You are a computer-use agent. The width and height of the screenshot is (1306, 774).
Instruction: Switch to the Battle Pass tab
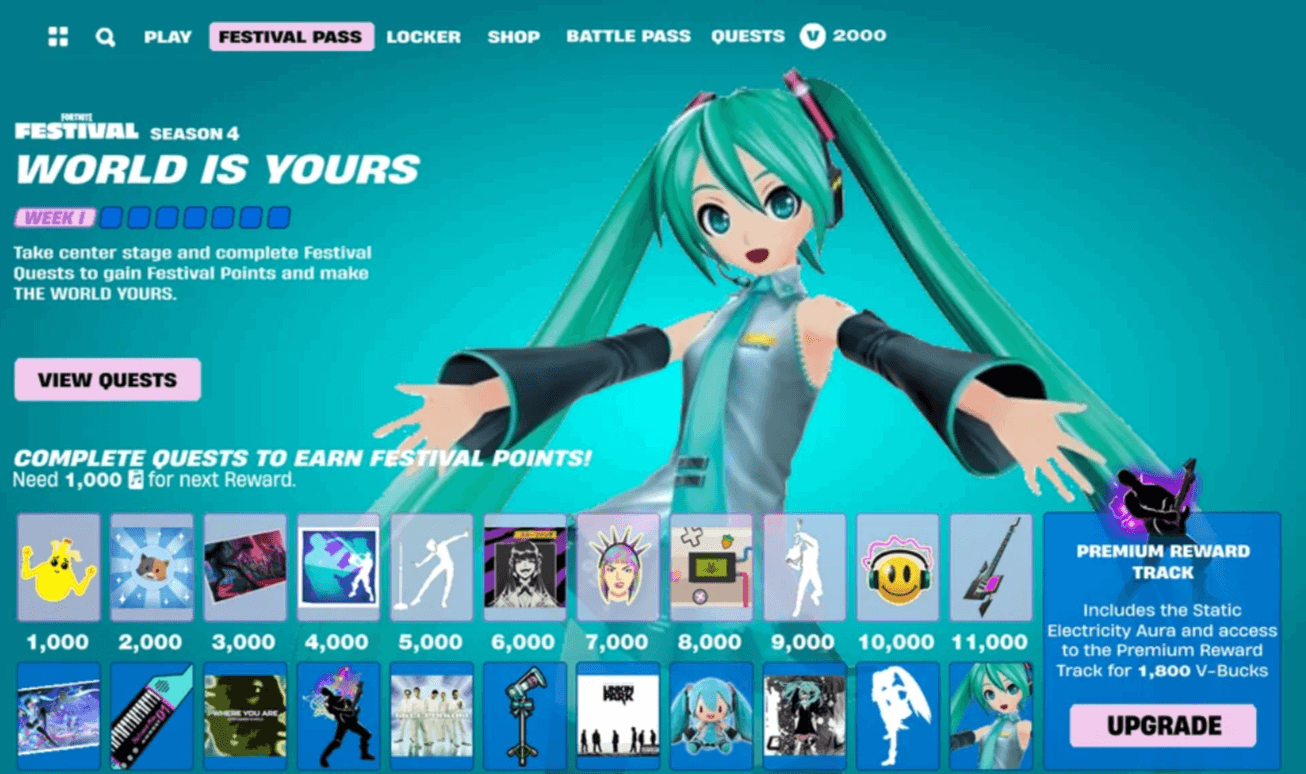coord(628,36)
